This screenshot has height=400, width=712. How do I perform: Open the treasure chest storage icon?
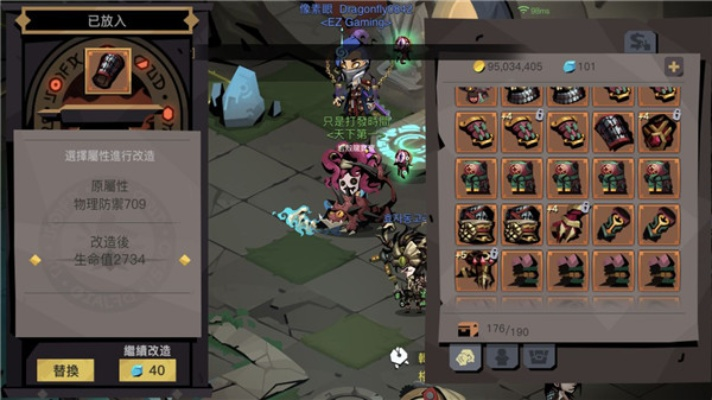pyautogui.click(x=468, y=327)
